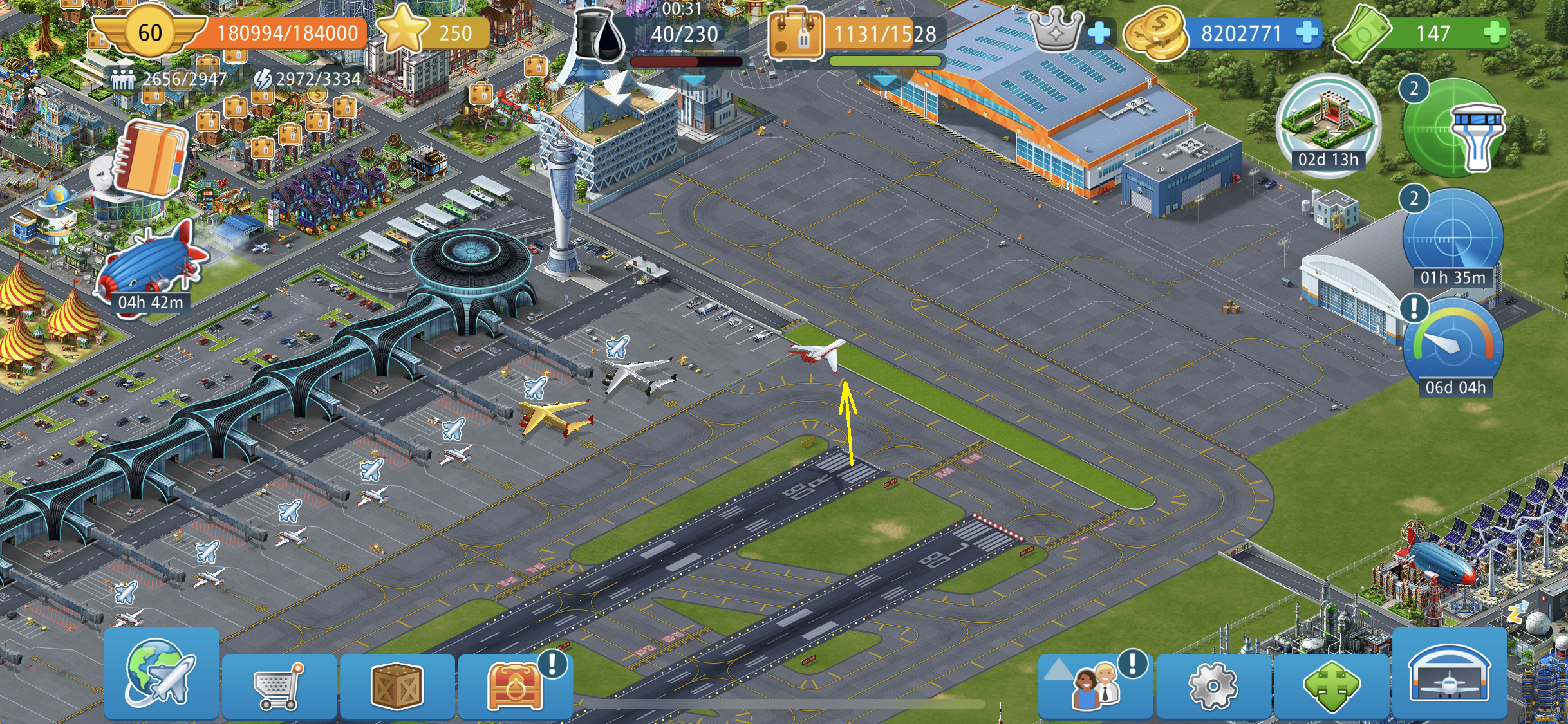Screen dimensions: 1568x724
Task: Add silver crown tokens with the blue plus
Action: [x=1100, y=33]
